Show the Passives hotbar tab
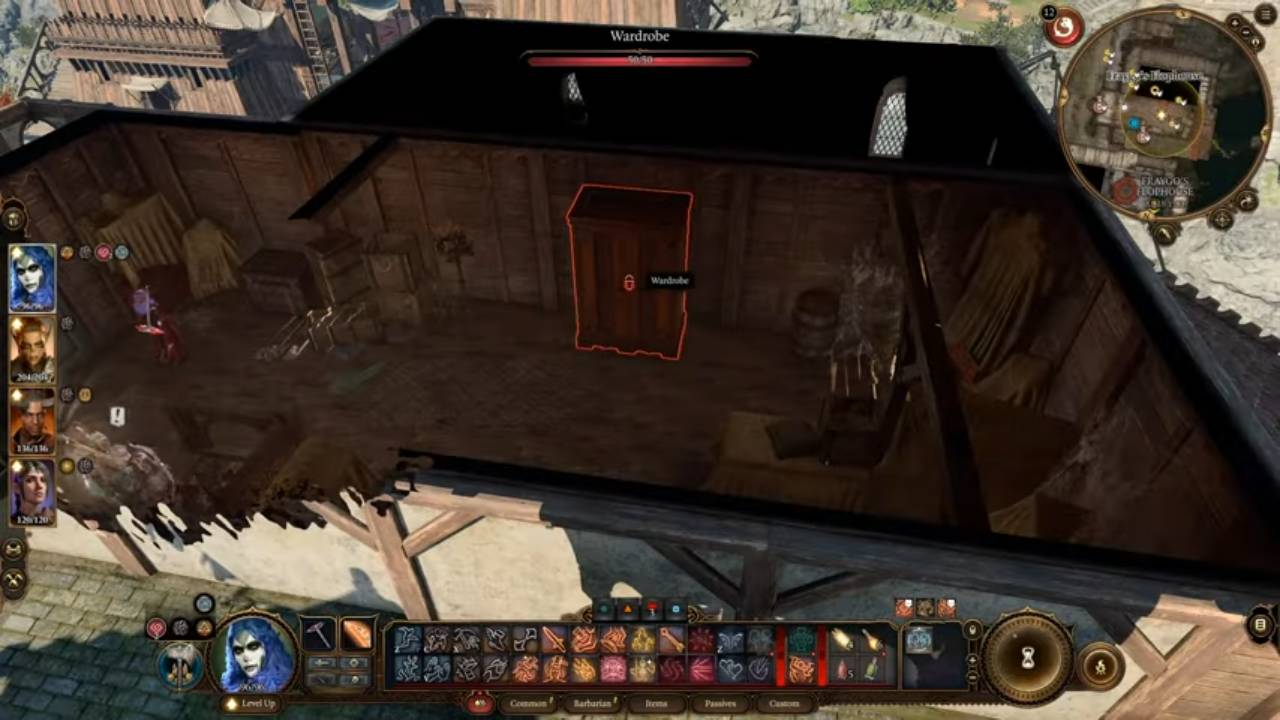Screen dimensions: 1280x720 [720, 704]
